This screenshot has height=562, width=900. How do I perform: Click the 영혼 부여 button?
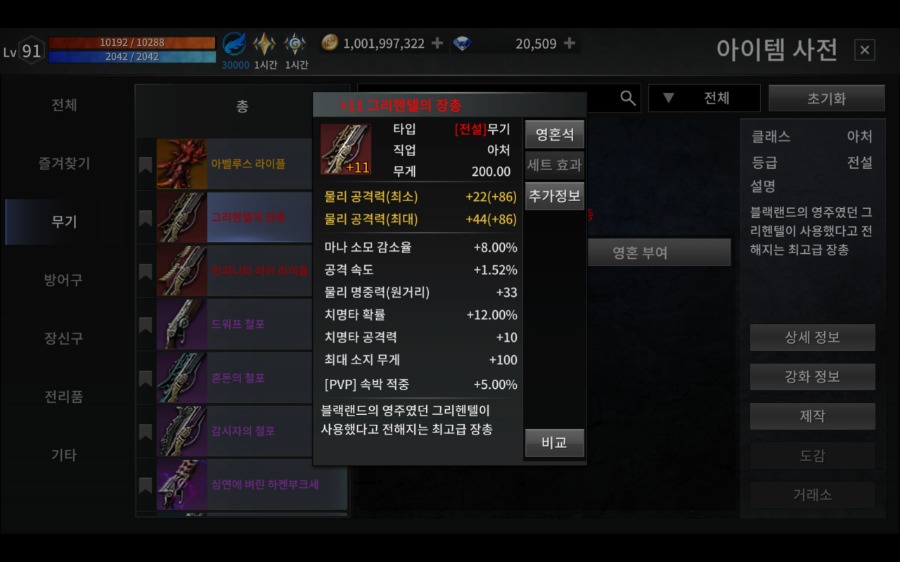pos(659,253)
